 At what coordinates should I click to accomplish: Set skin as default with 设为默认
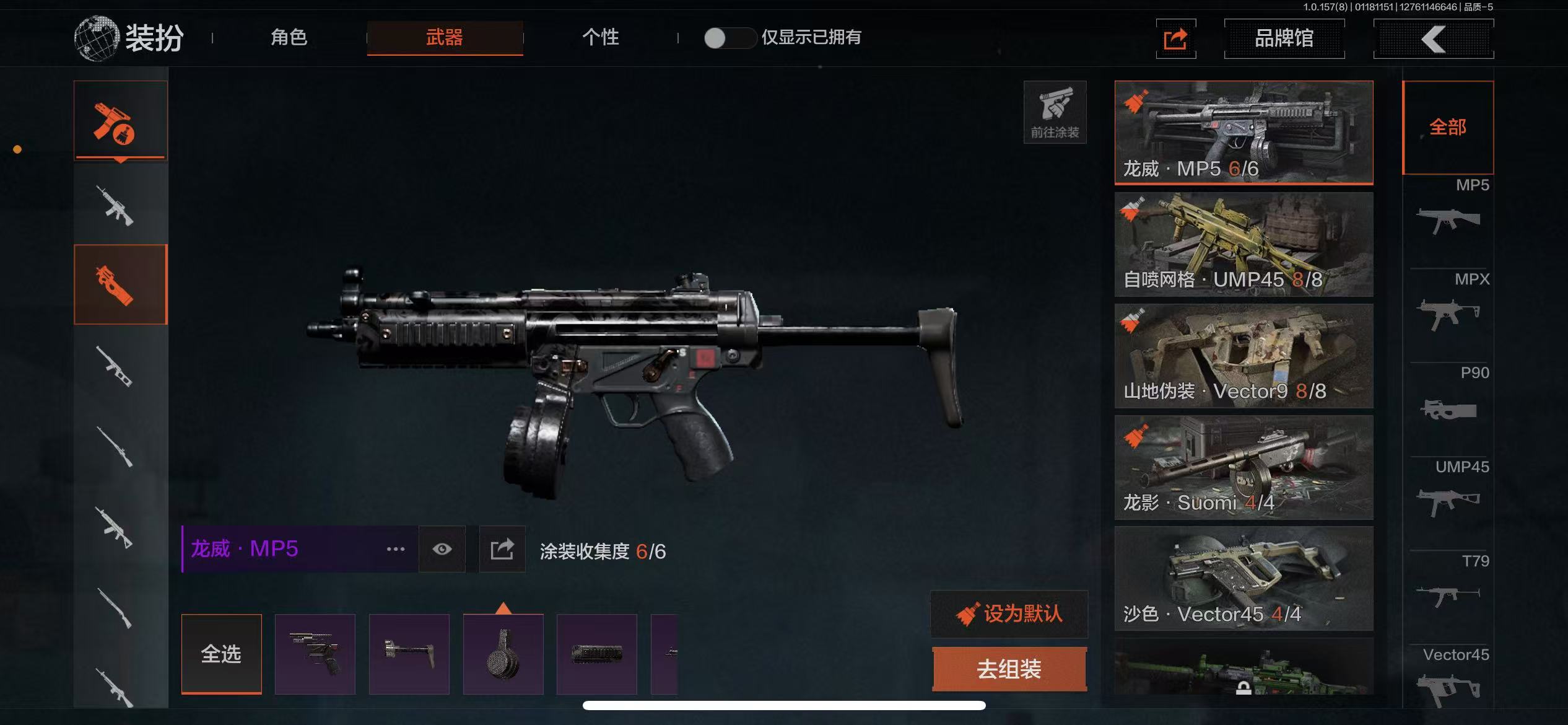click(1009, 614)
